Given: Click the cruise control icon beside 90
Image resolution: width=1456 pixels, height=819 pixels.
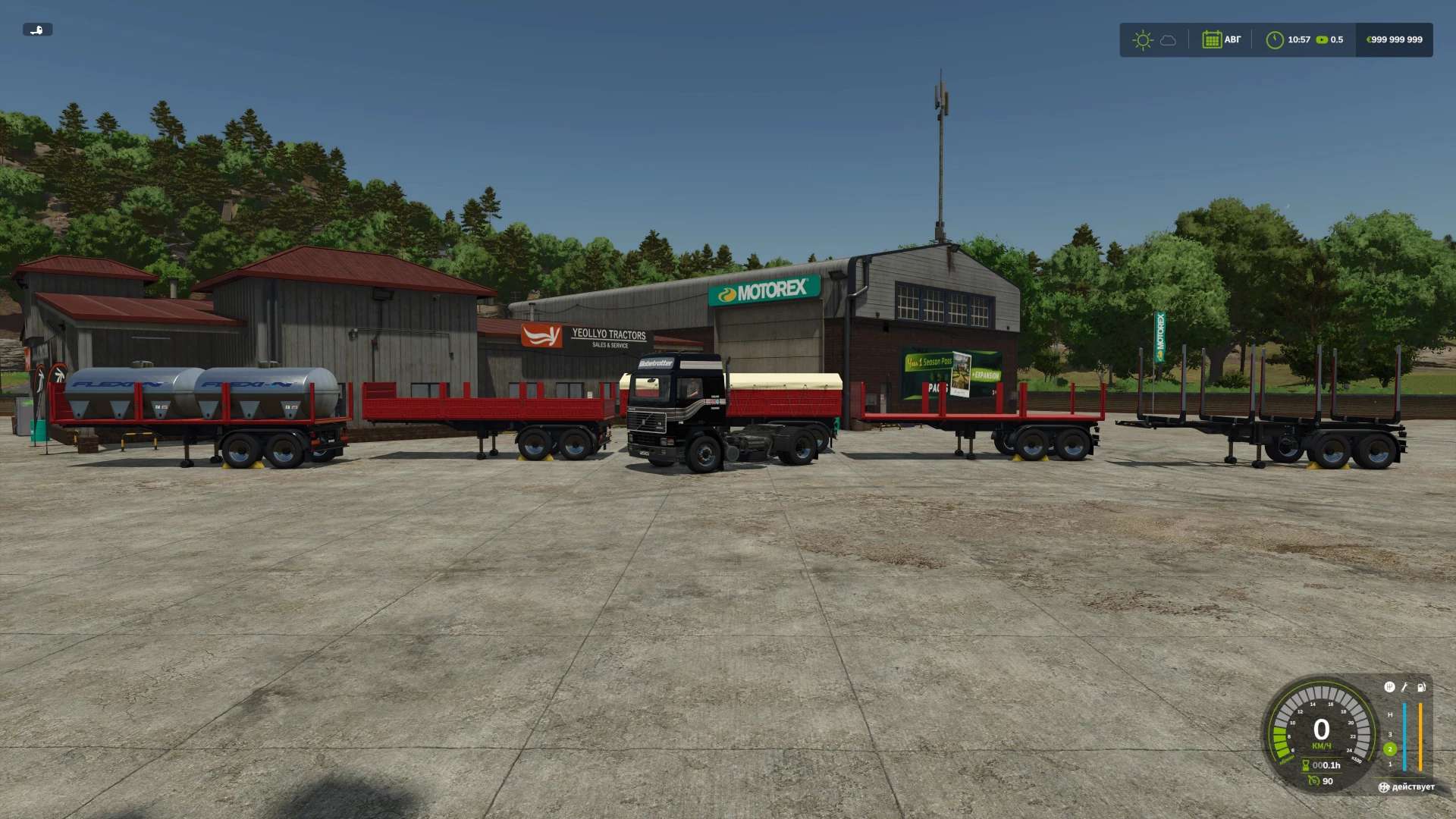Looking at the screenshot, I should pos(1313,780).
